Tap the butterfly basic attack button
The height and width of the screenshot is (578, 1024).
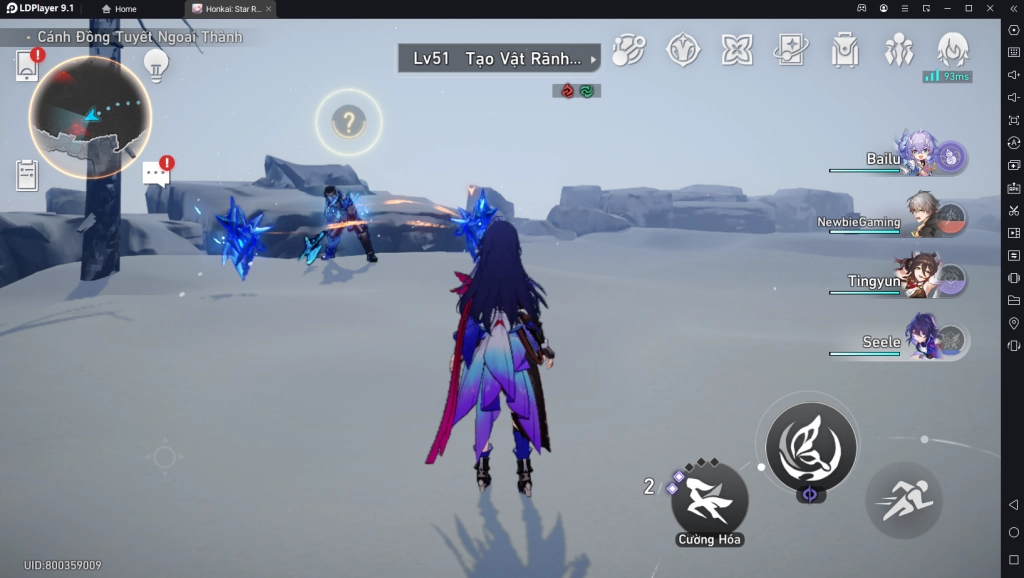810,446
